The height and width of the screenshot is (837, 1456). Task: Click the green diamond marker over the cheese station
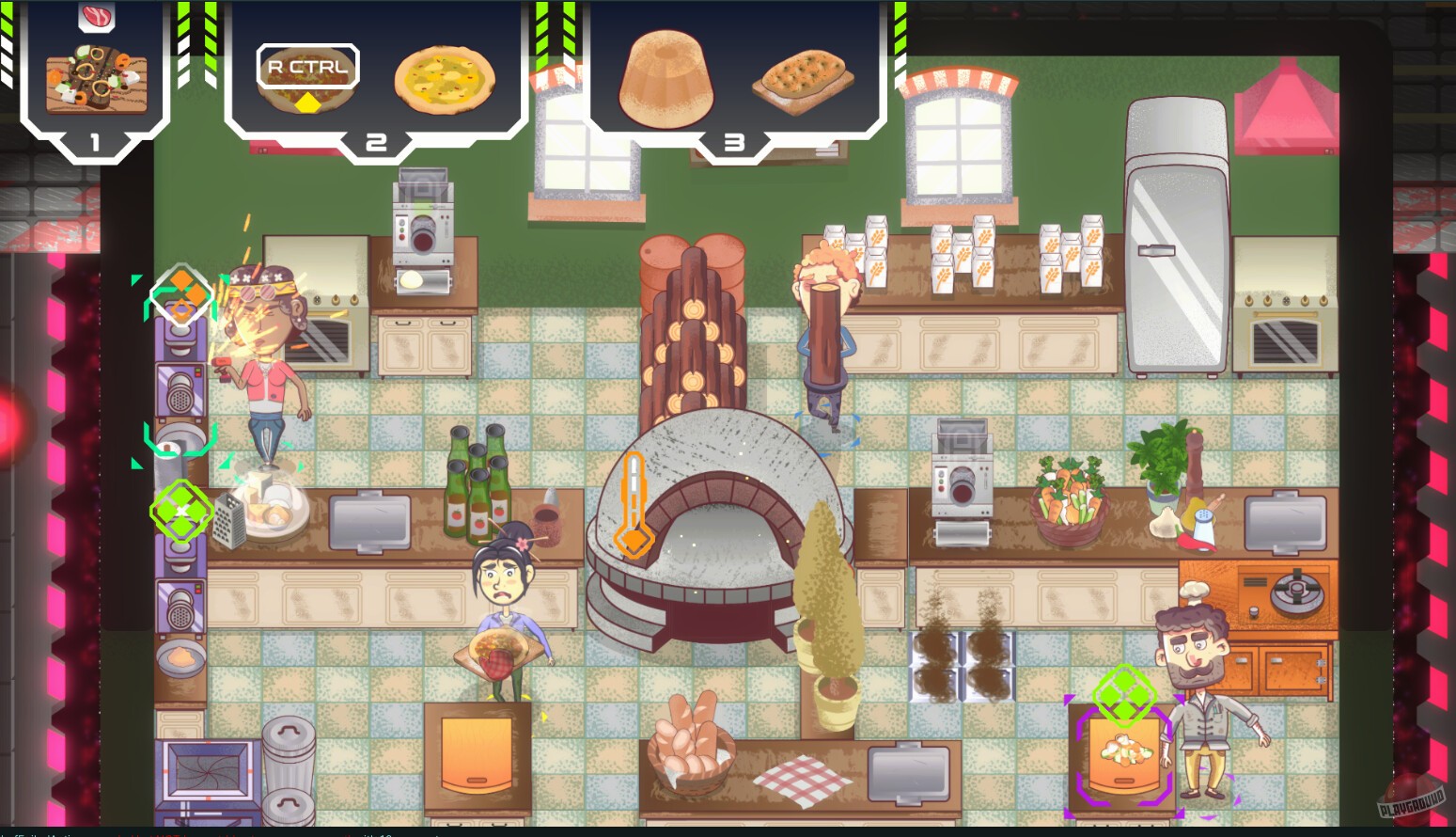180,511
